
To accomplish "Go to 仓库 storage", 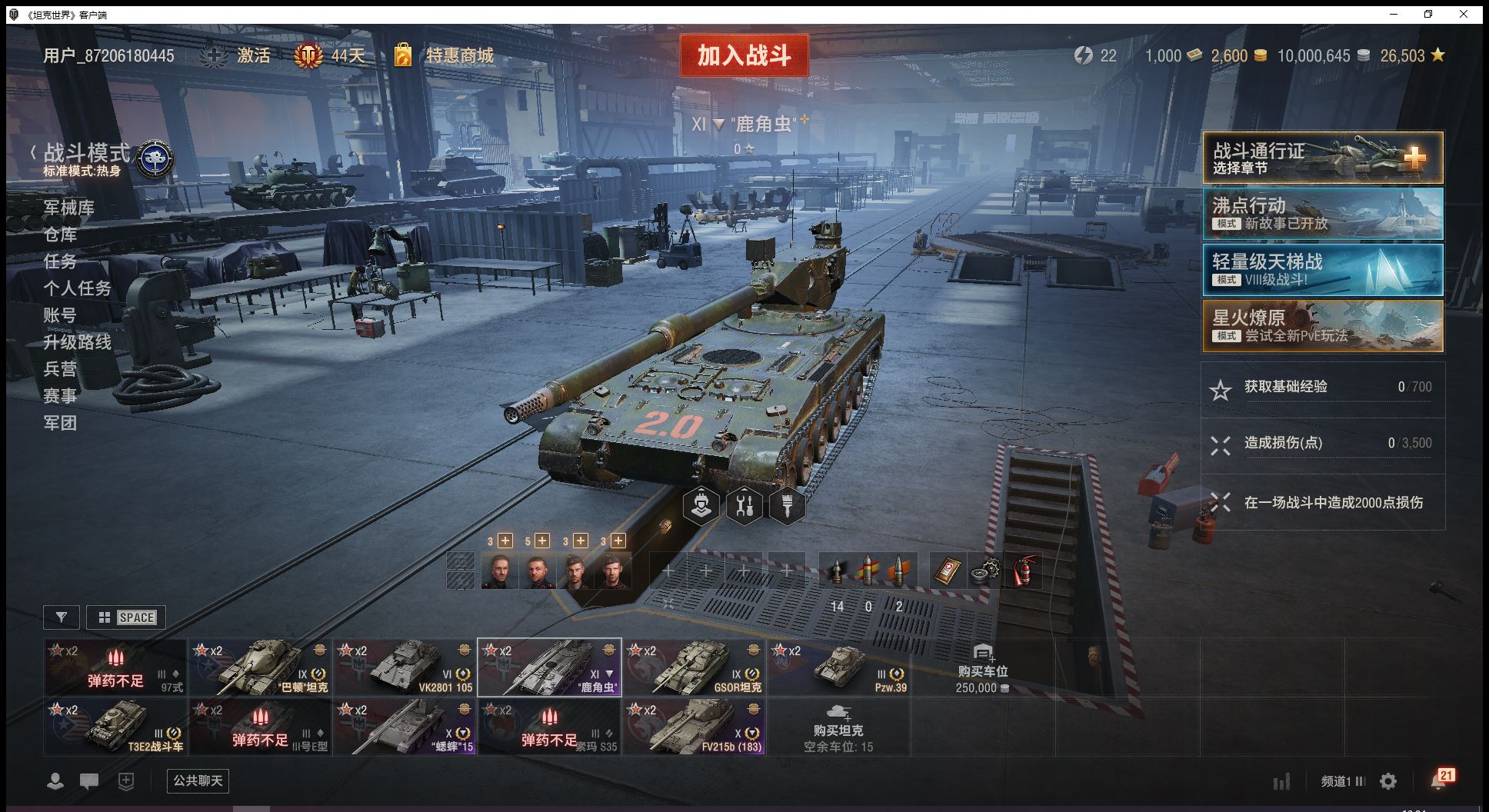I will tap(60, 235).
